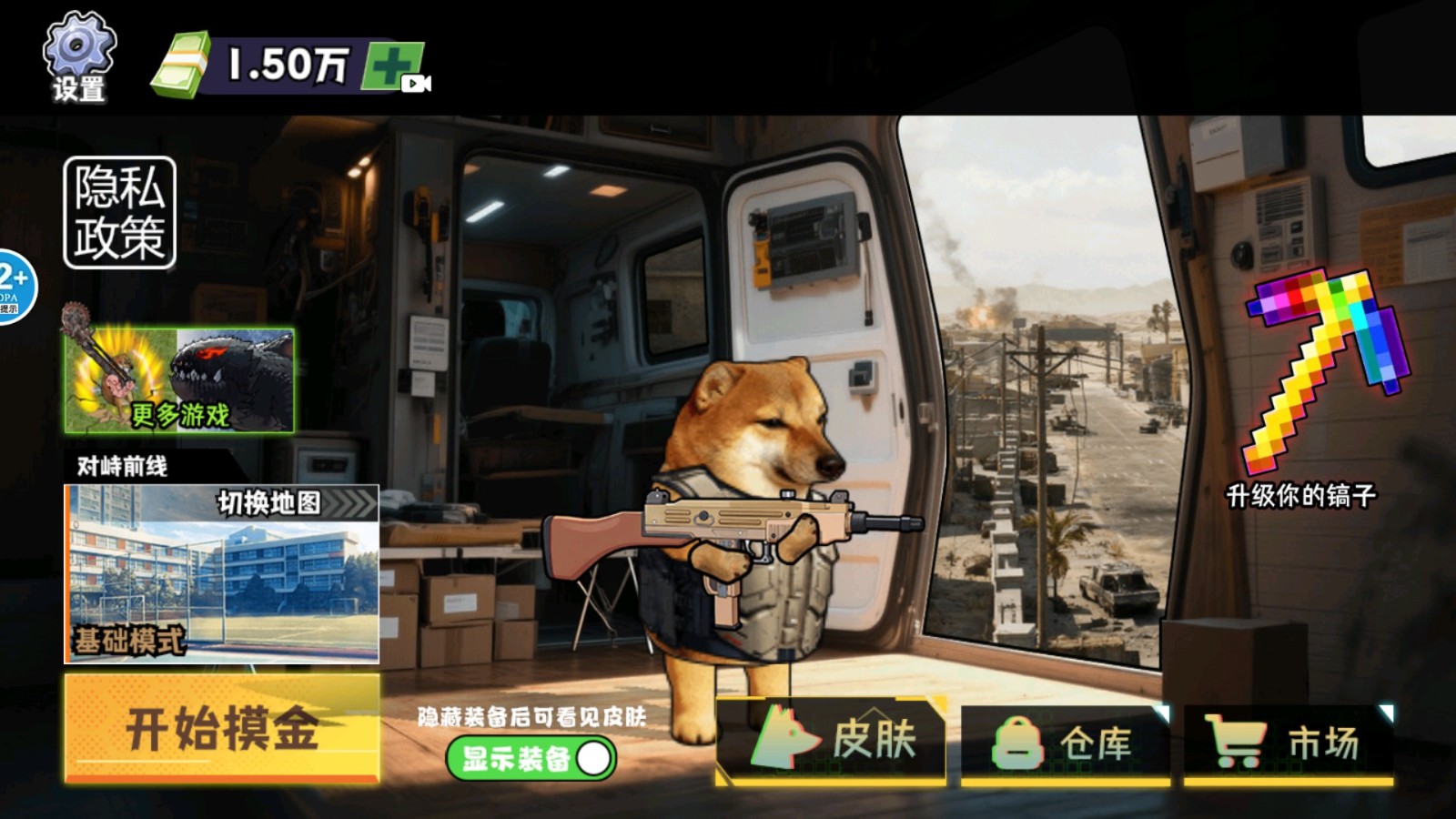1456x819 pixels.
Task: Toggle the 显示装备 equipment switch
Action: point(531,758)
